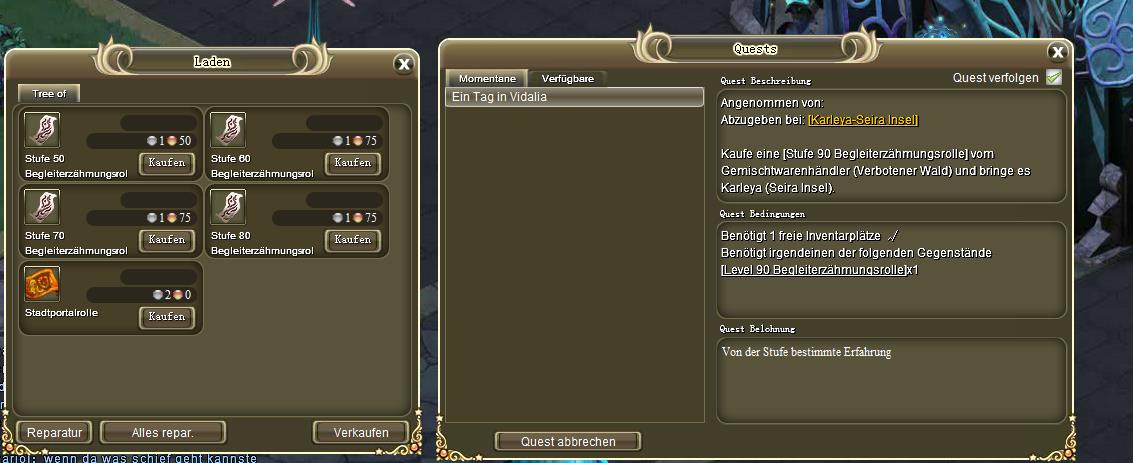Select the Stufe 80 scroll icon

228,206
